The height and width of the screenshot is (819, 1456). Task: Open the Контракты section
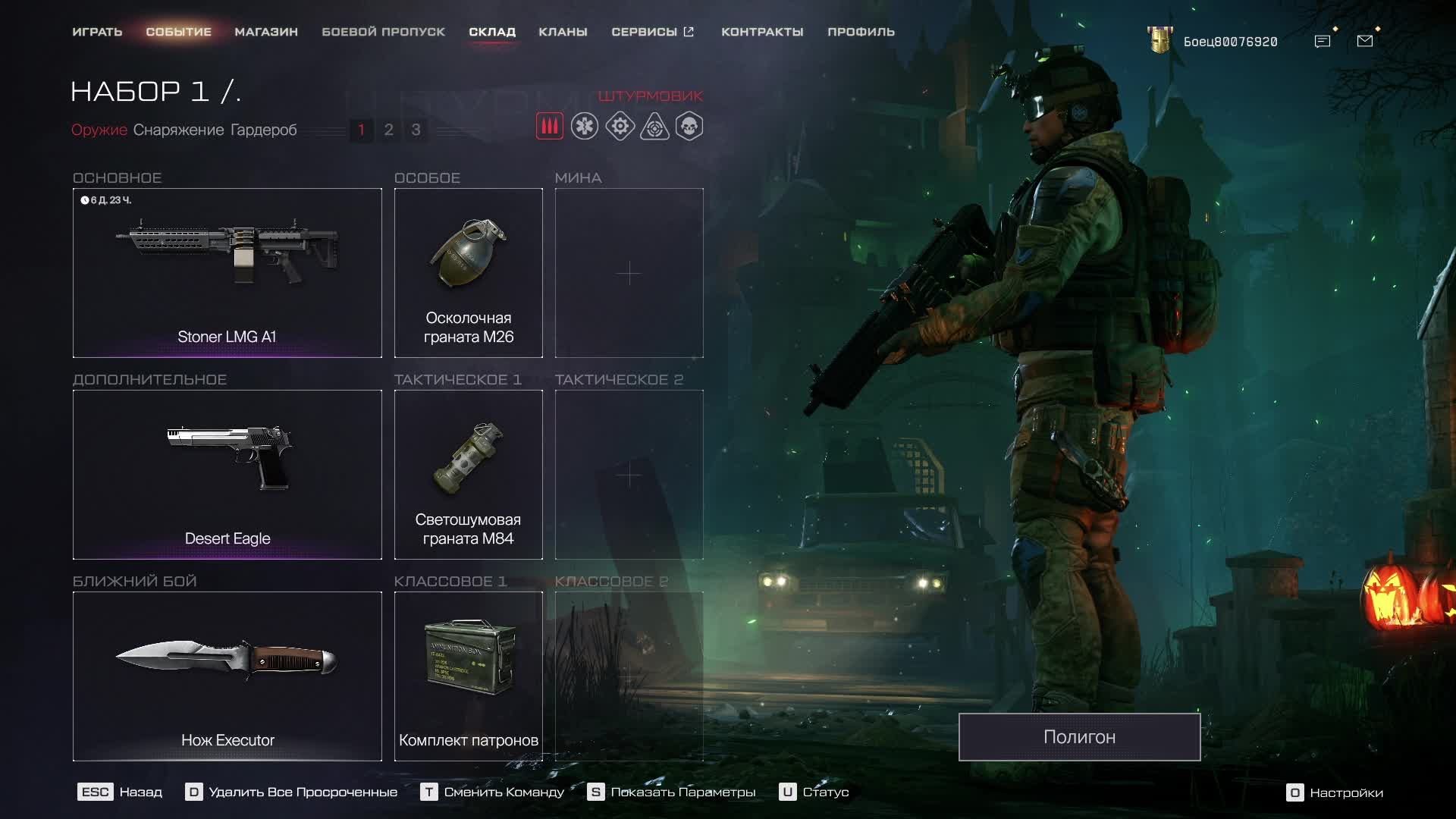(762, 32)
